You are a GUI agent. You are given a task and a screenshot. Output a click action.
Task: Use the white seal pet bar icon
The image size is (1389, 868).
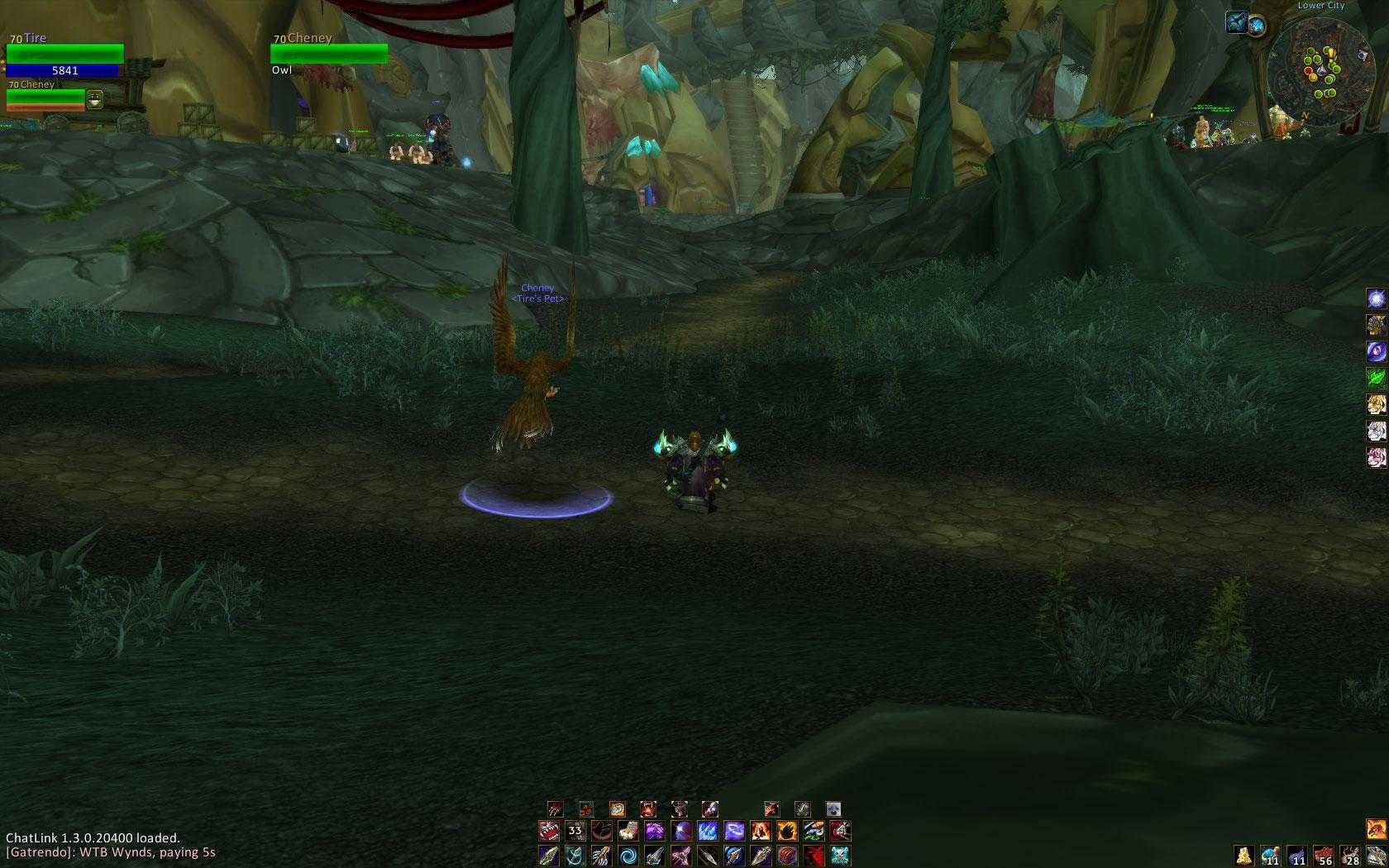click(833, 808)
